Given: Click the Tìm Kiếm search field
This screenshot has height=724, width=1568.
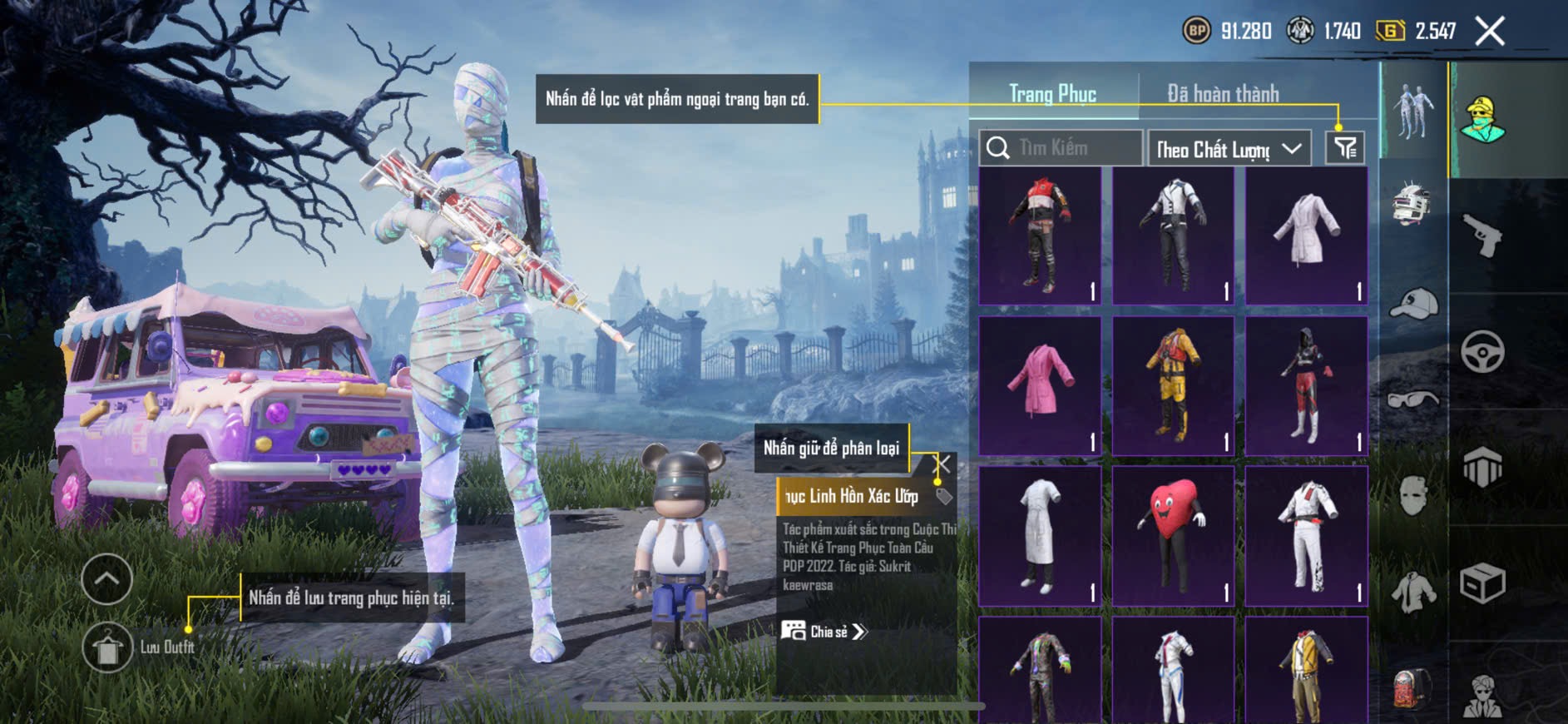Looking at the screenshot, I should (1061, 148).
